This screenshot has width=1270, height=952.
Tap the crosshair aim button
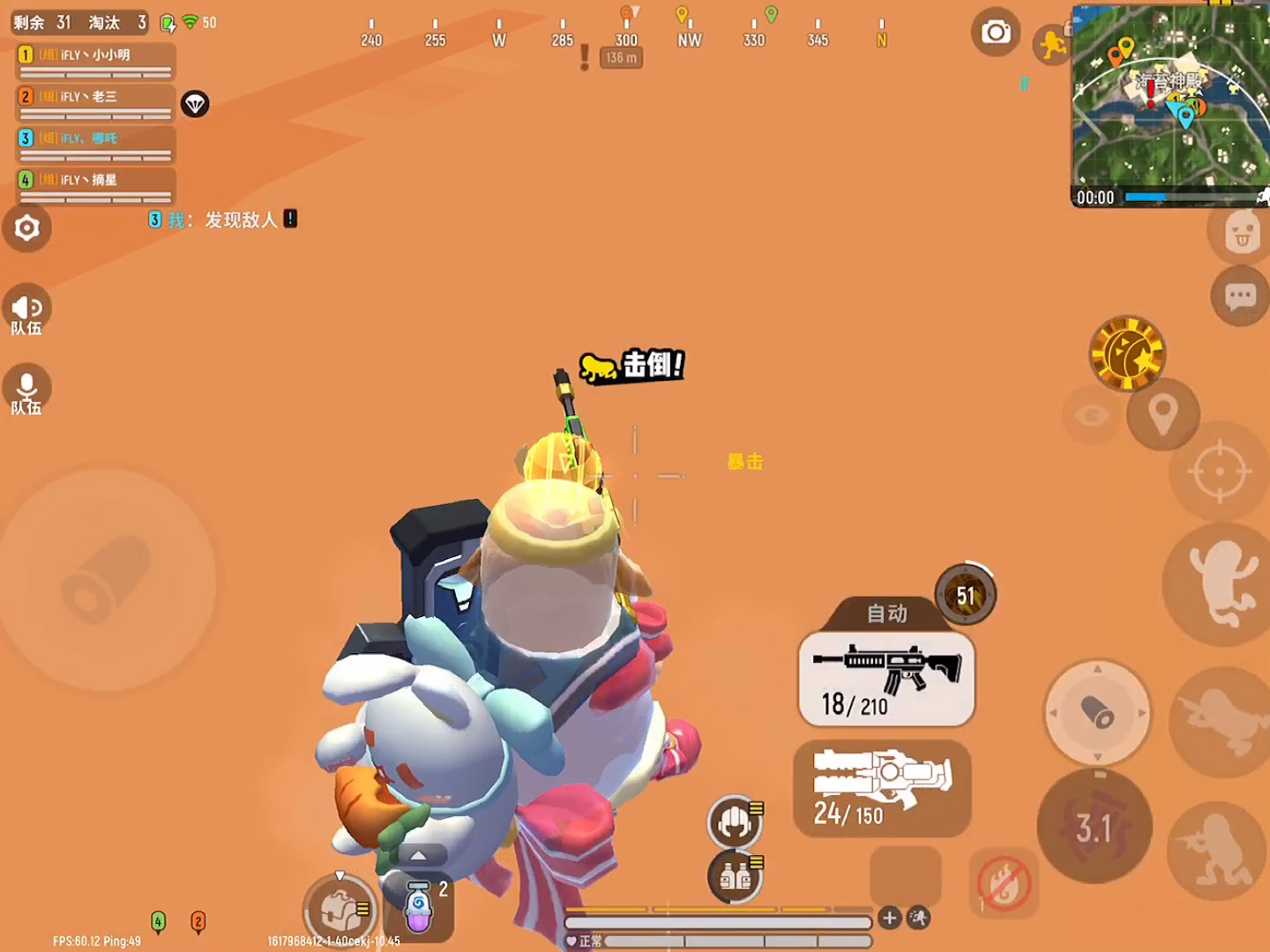1220,472
